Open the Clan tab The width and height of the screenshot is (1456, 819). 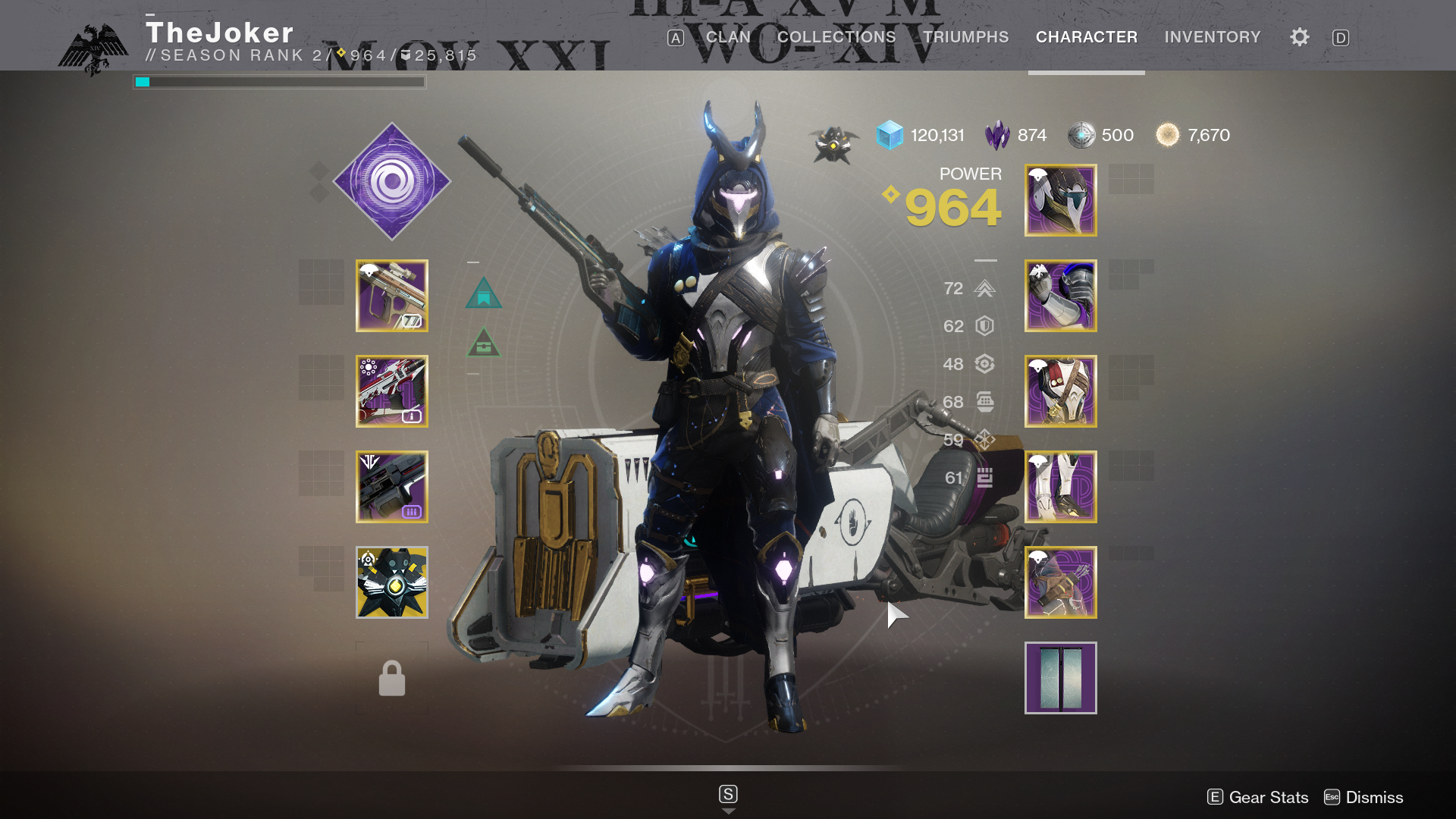click(728, 37)
